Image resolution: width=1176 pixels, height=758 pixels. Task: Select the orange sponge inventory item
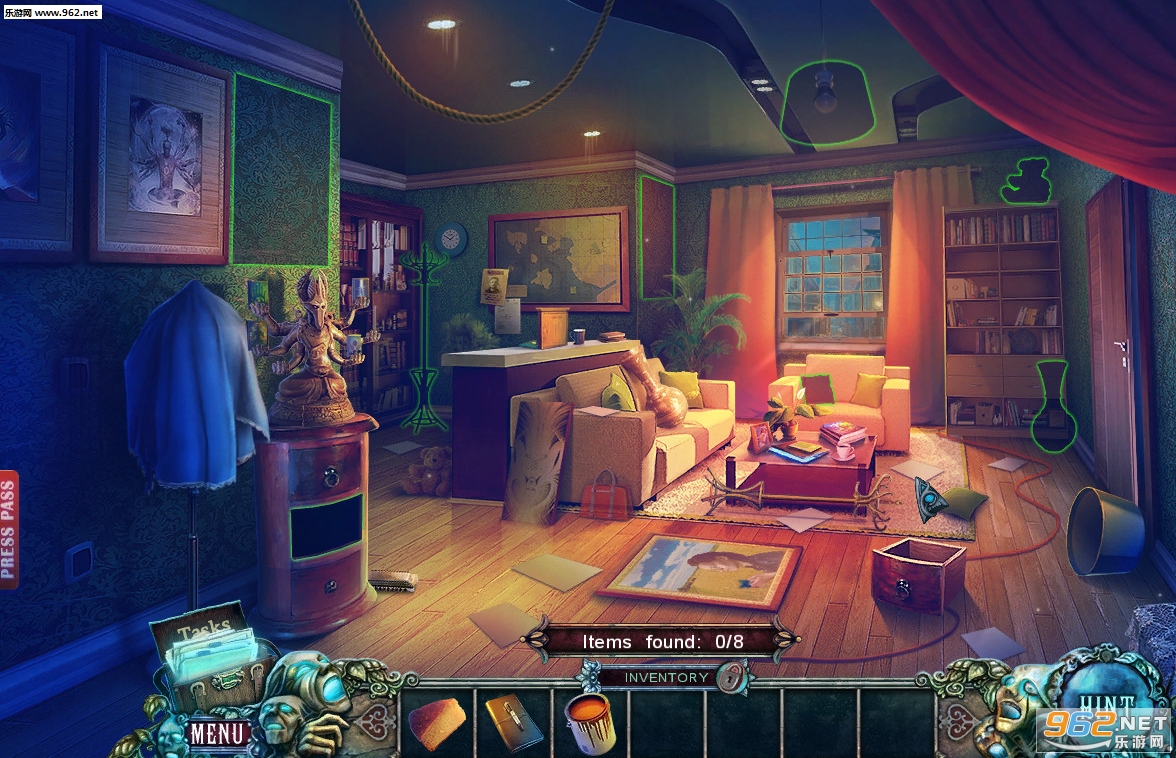point(437,722)
